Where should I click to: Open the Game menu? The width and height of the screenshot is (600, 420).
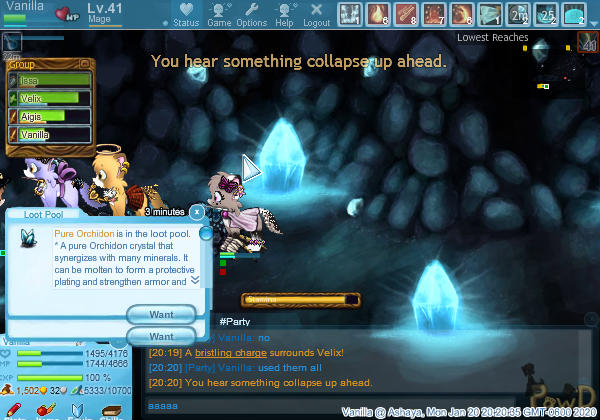click(219, 15)
